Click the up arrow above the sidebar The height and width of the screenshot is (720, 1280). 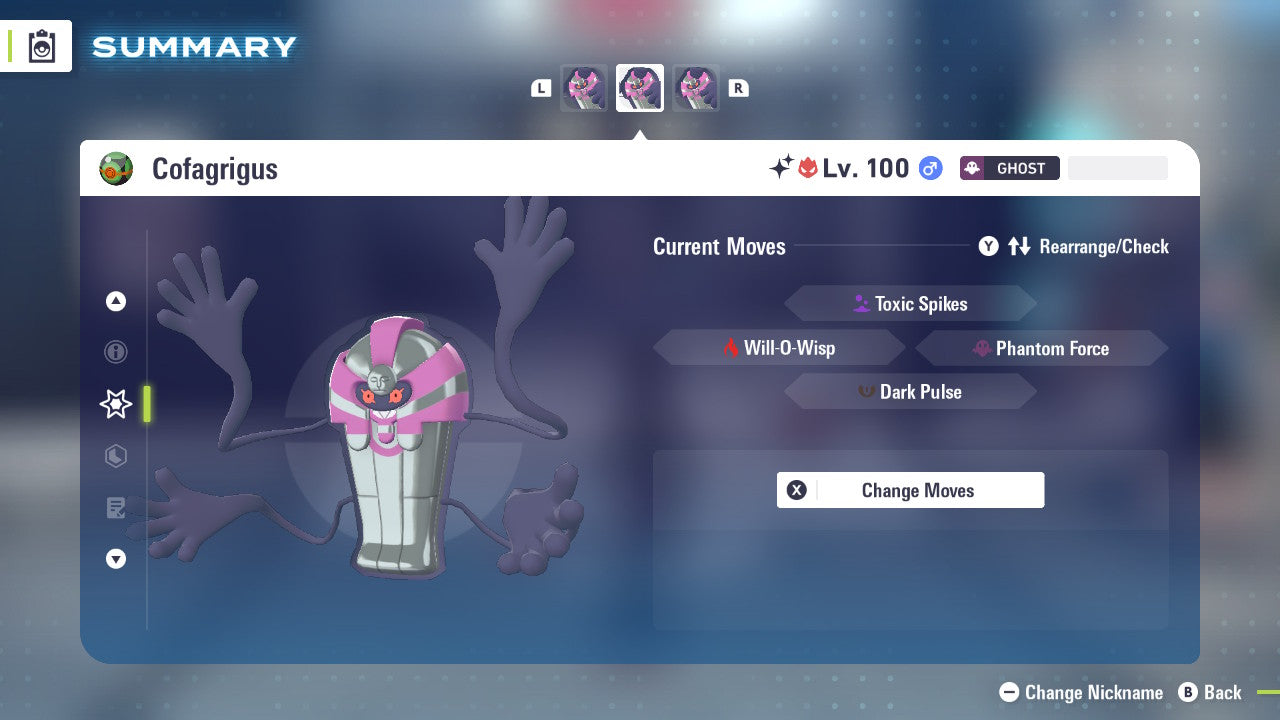pyautogui.click(x=116, y=301)
